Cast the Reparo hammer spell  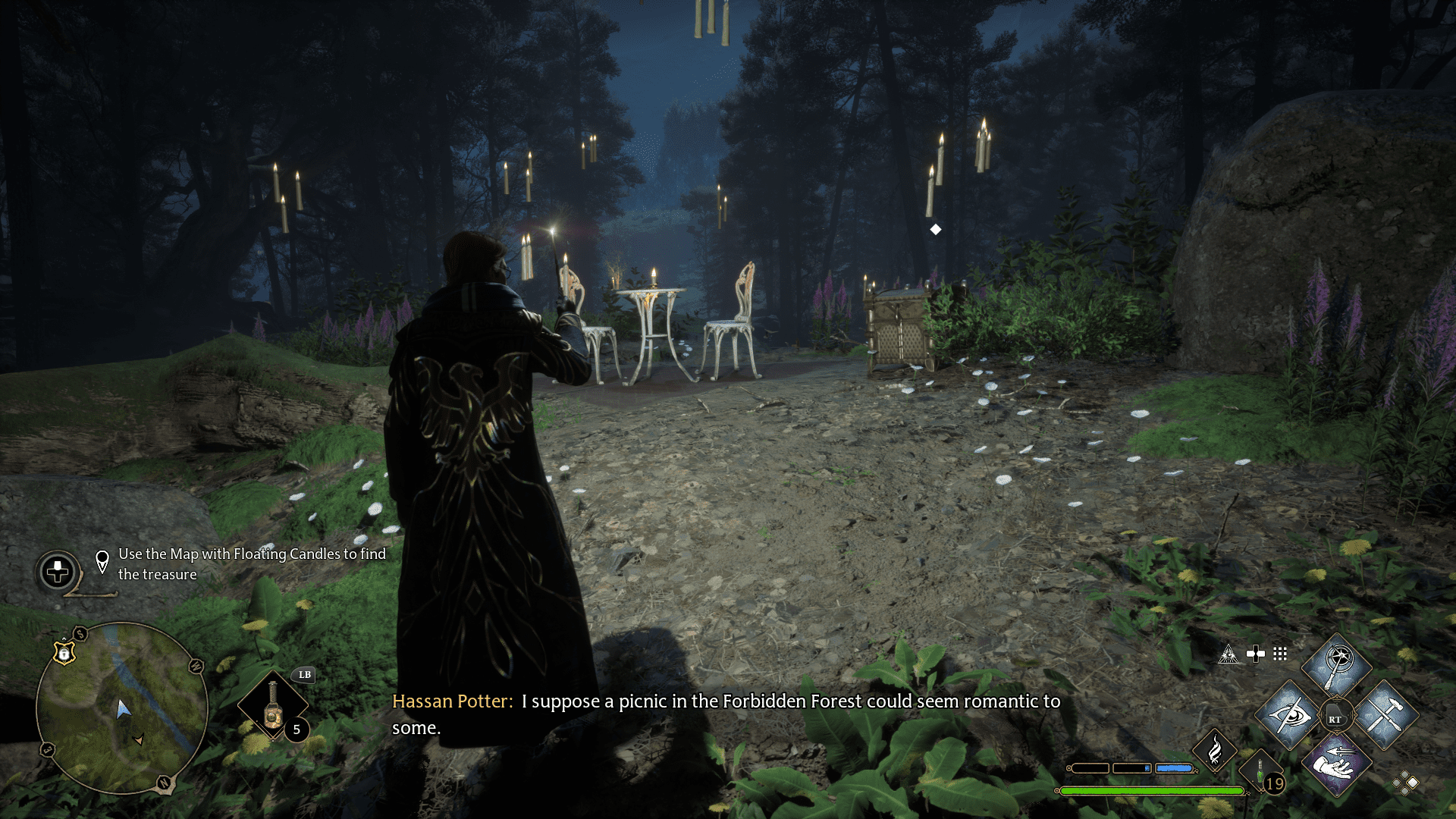1385,715
